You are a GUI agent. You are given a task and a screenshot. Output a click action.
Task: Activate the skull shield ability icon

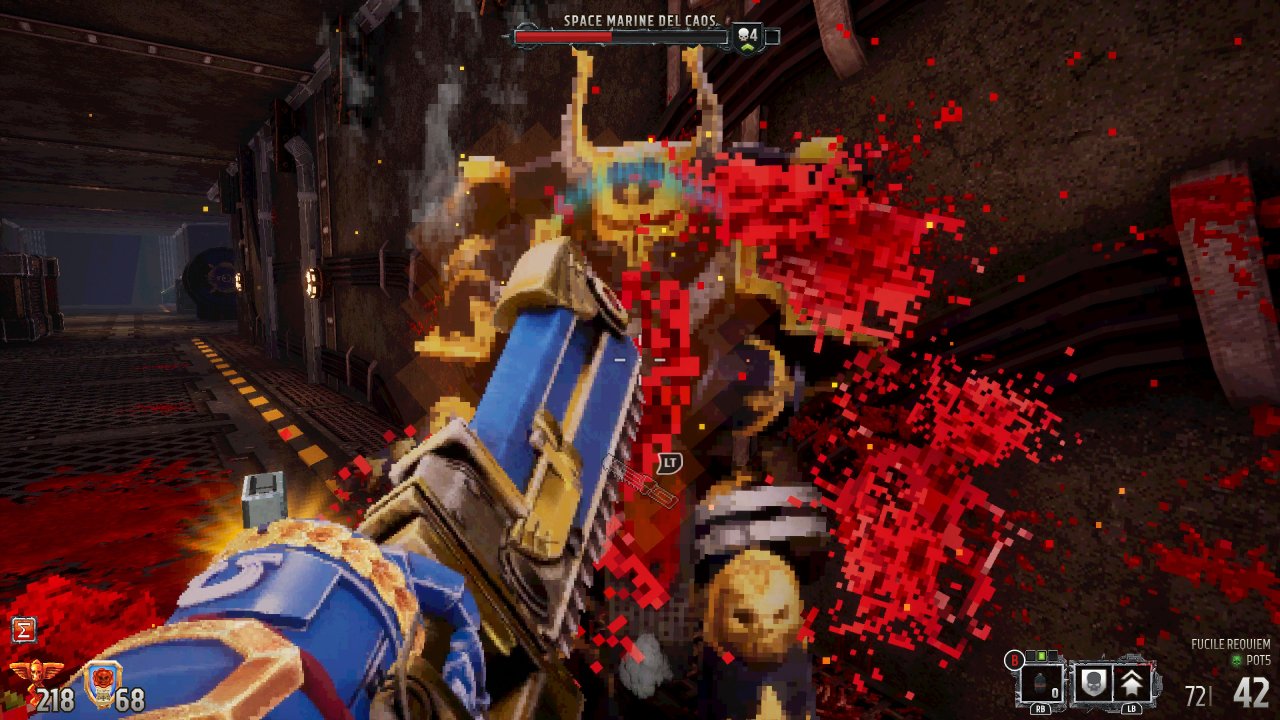(1093, 685)
